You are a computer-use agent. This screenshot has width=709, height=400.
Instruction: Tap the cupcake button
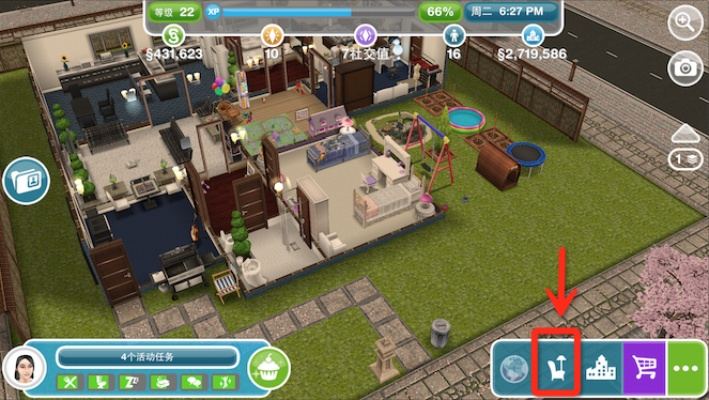click(x=267, y=369)
